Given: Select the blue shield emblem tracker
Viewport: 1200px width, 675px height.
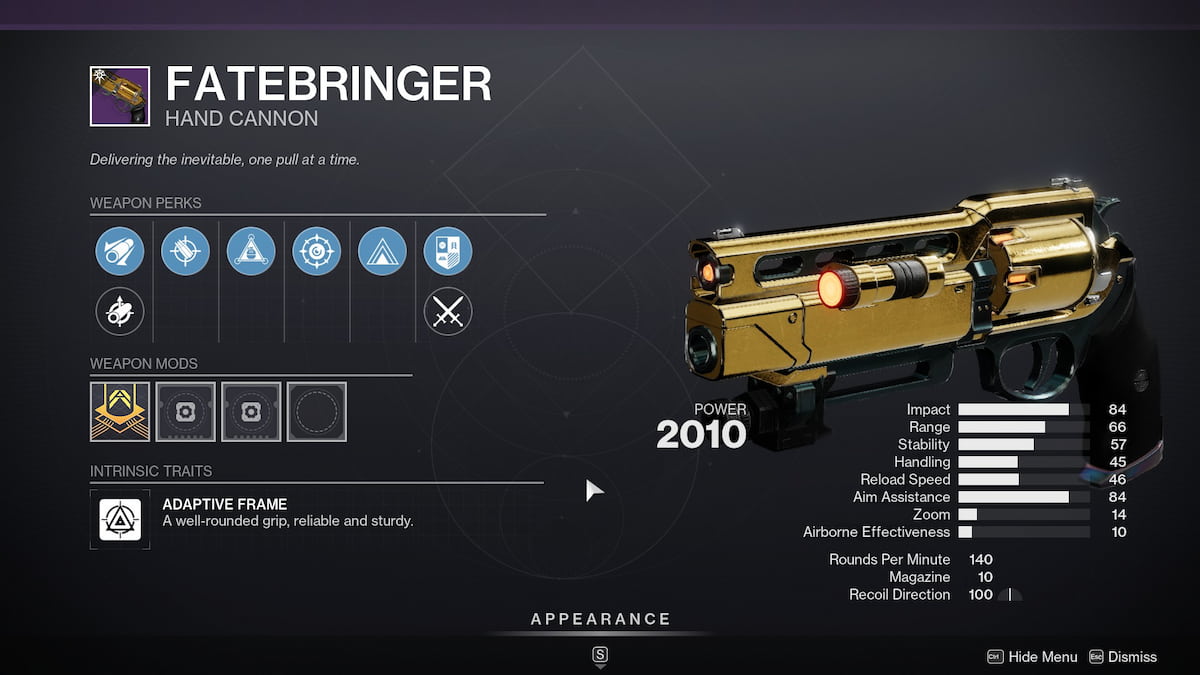Looking at the screenshot, I should pyautogui.click(x=447, y=250).
